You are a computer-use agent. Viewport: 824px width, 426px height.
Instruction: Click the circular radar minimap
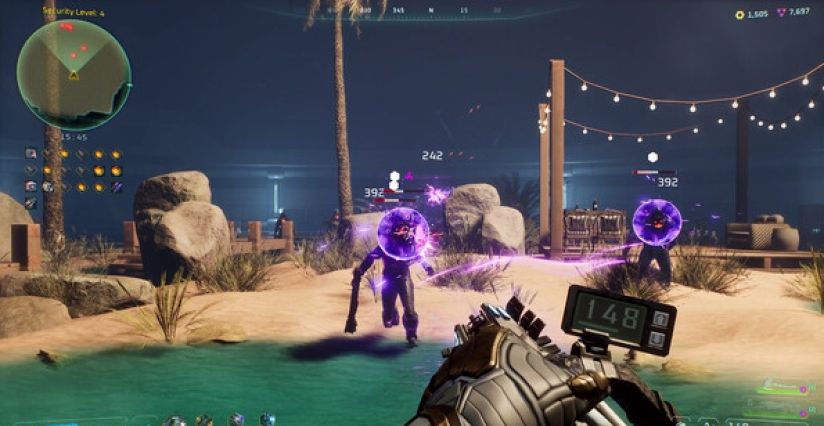[x=73, y=71]
